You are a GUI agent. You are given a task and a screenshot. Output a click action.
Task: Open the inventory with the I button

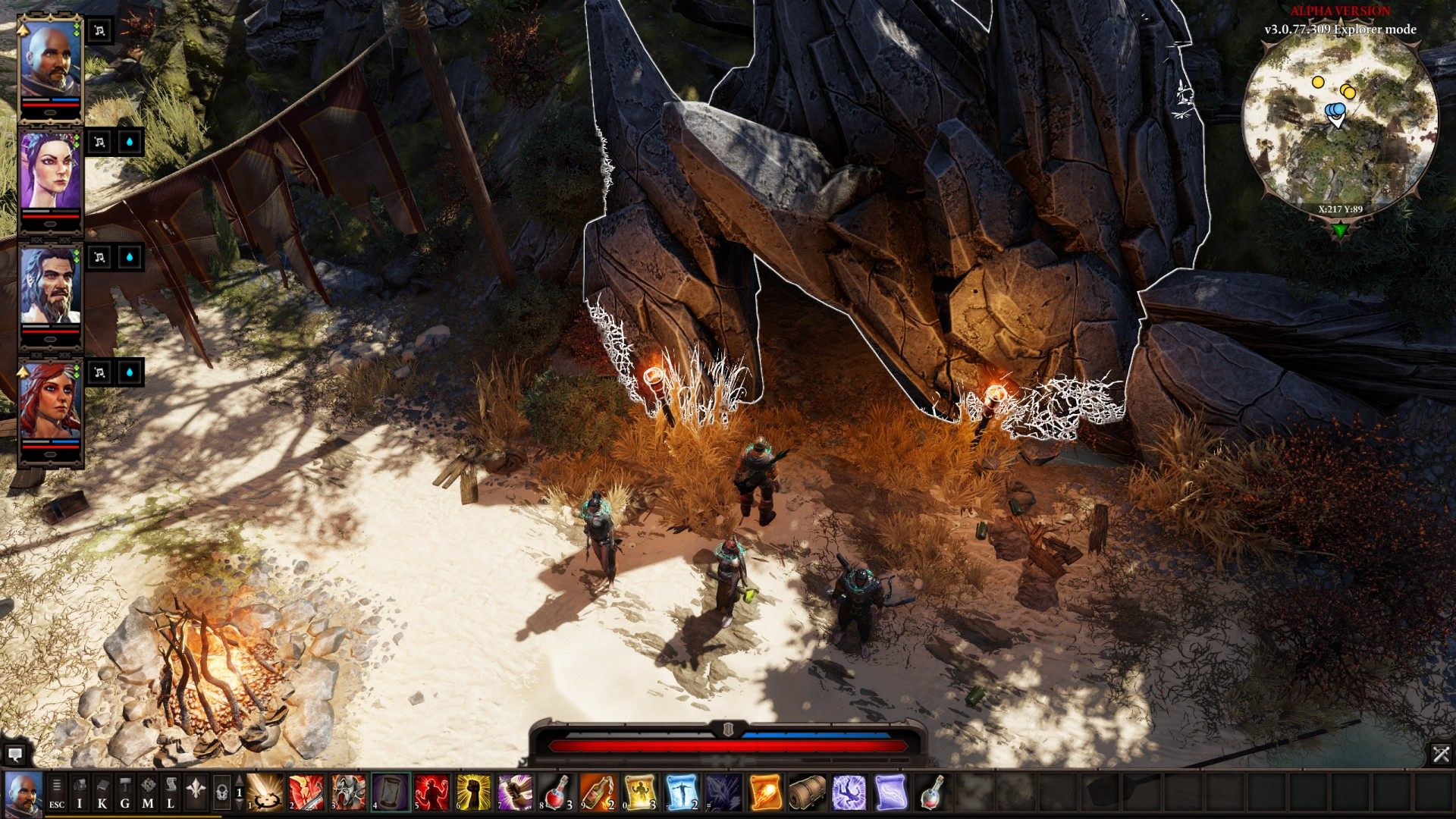point(80,793)
